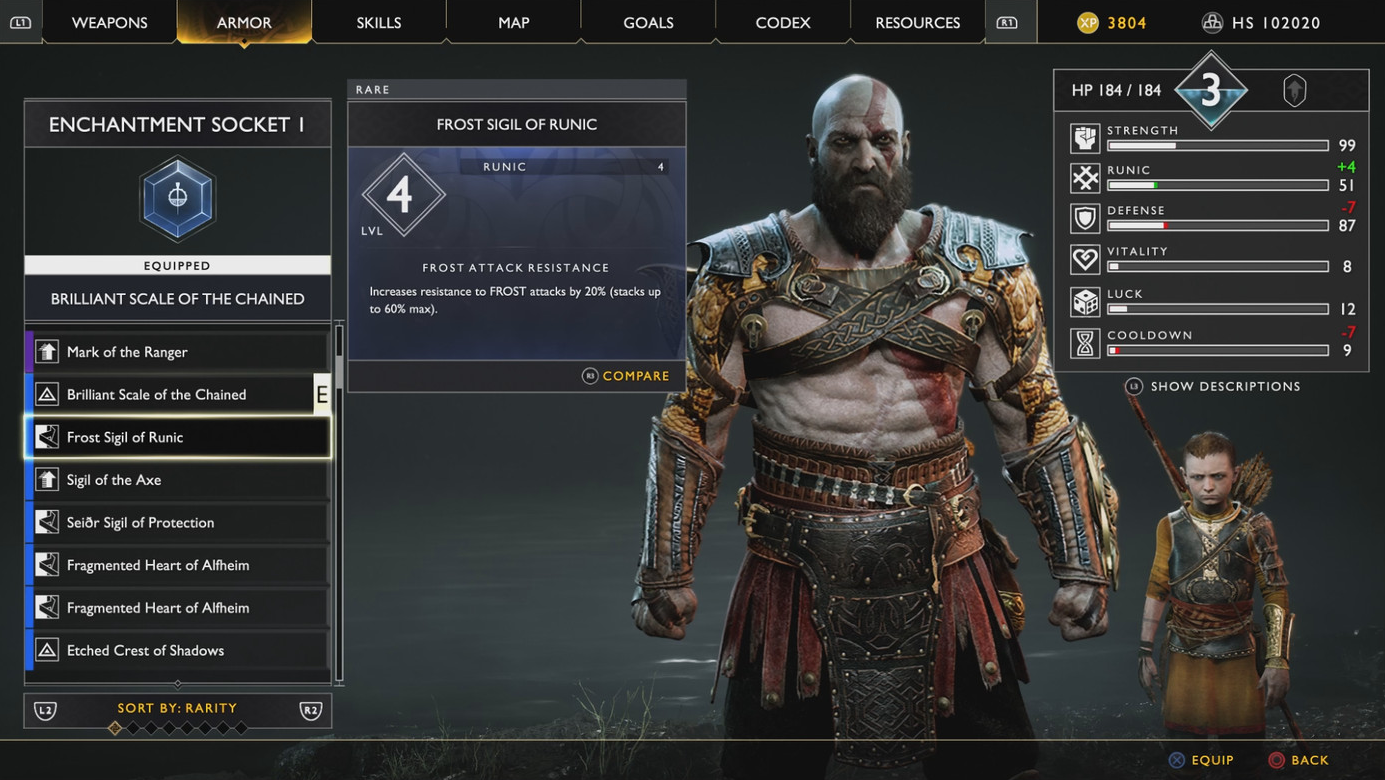The height and width of the screenshot is (780, 1385).
Task: Go to the Map tab
Action: pos(514,22)
